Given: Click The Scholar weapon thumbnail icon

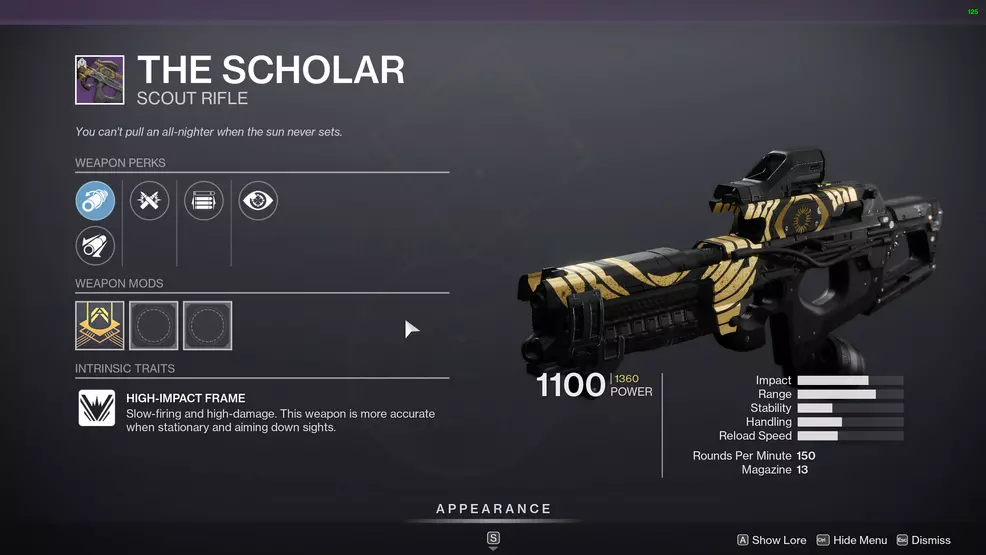Looking at the screenshot, I should 100,80.
